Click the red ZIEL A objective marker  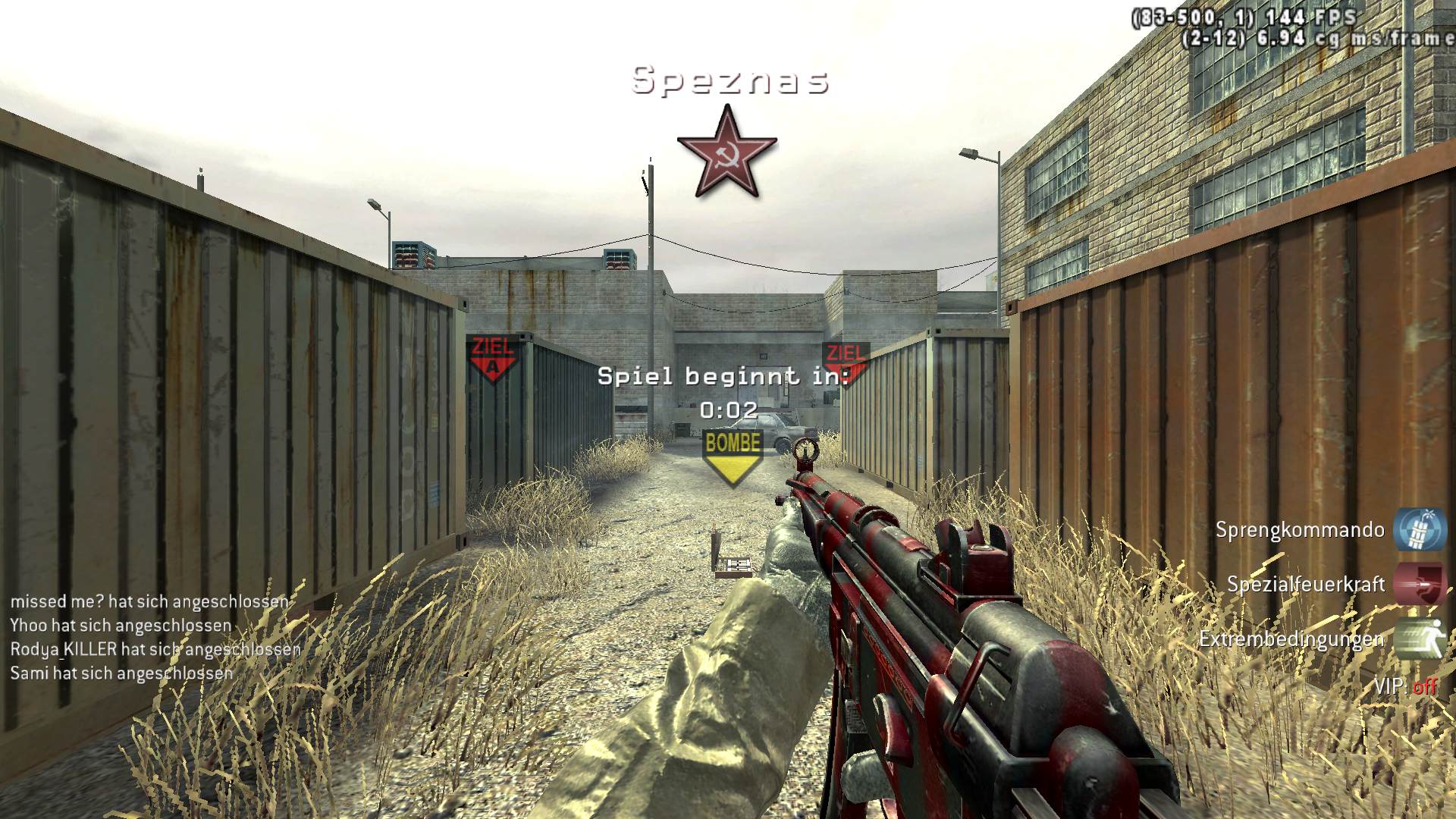click(493, 358)
